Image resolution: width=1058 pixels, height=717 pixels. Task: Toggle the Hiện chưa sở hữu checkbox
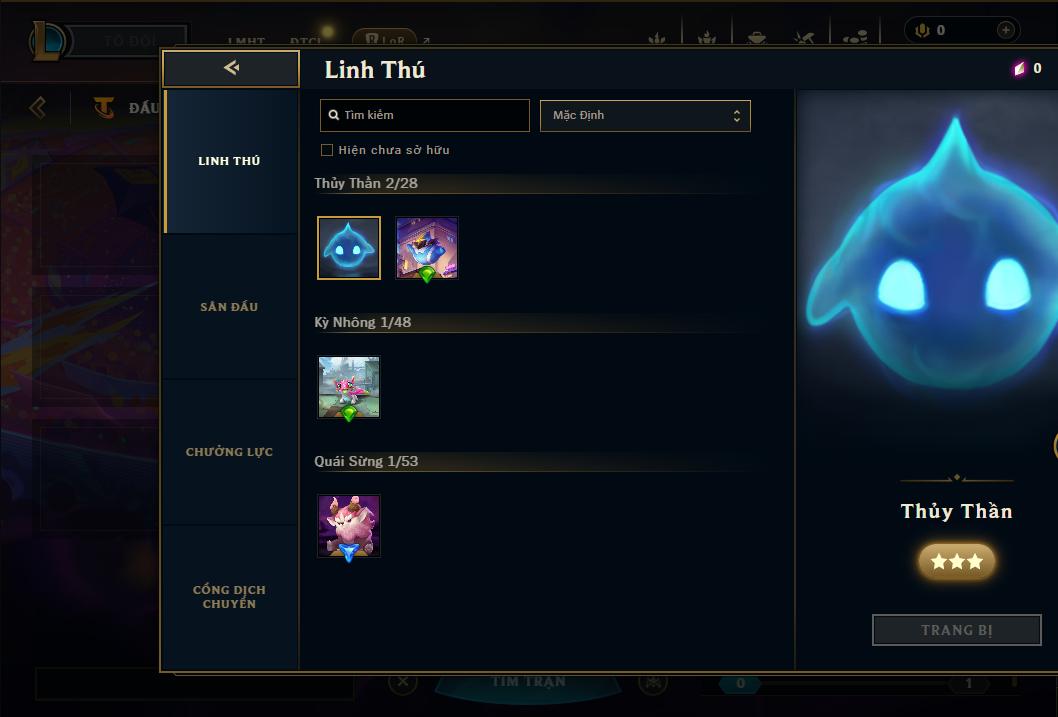point(327,150)
